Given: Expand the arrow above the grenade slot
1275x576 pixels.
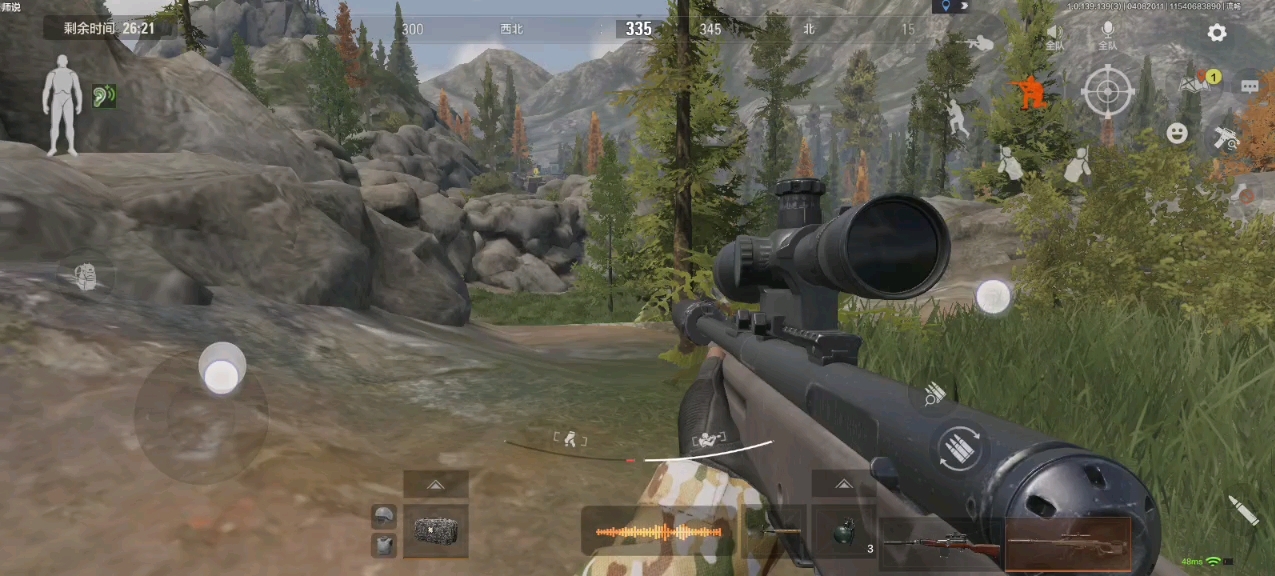Looking at the screenshot, I should coord(843,485).
